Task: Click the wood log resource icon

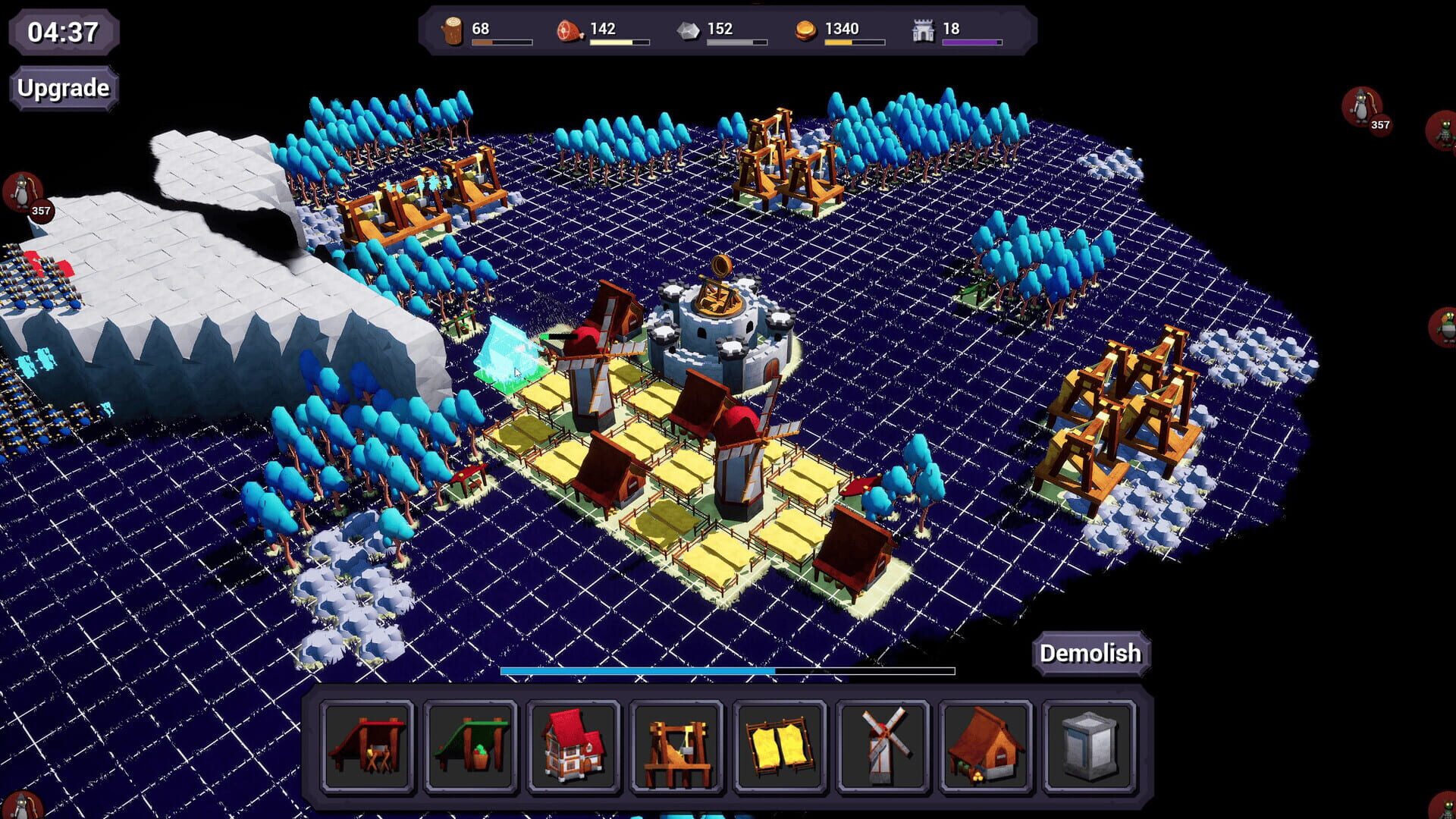Action: [x=453, y=29]
